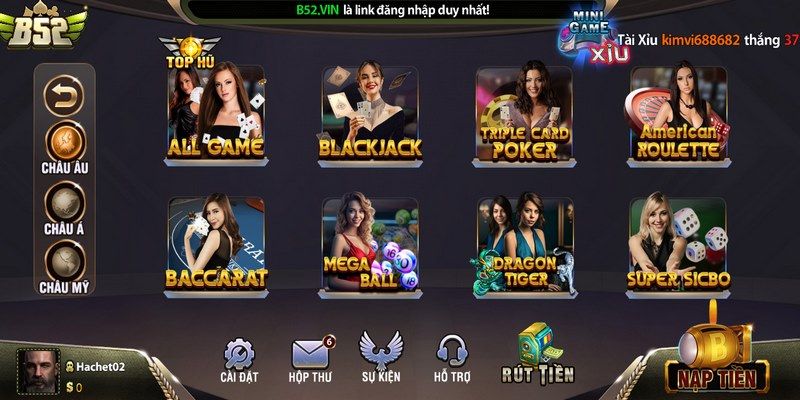Switch to the Châu Âu category
The width and height of the screenshot is (800, 400).
(65, 142)
